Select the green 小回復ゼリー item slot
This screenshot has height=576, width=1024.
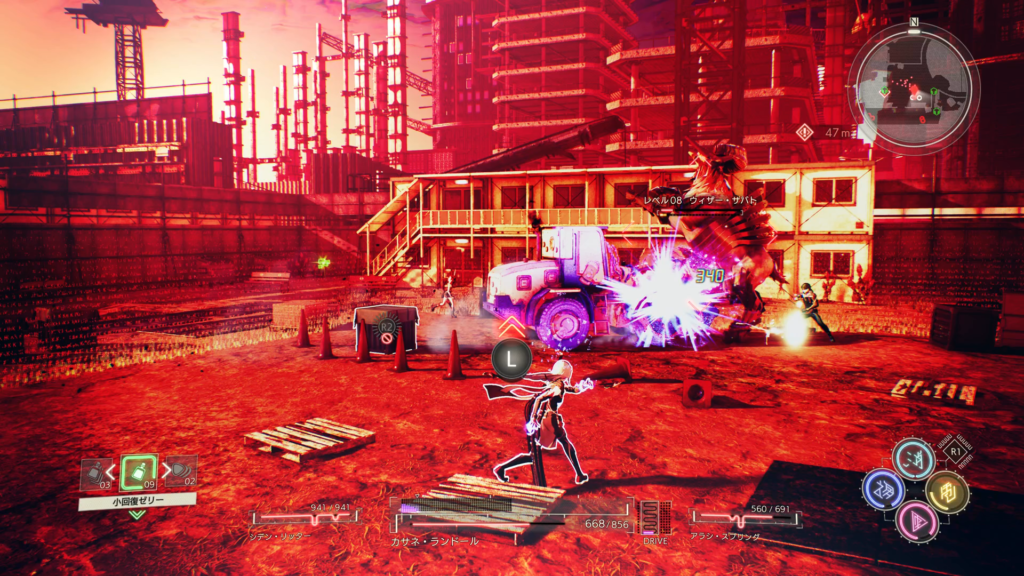[138, 472]
